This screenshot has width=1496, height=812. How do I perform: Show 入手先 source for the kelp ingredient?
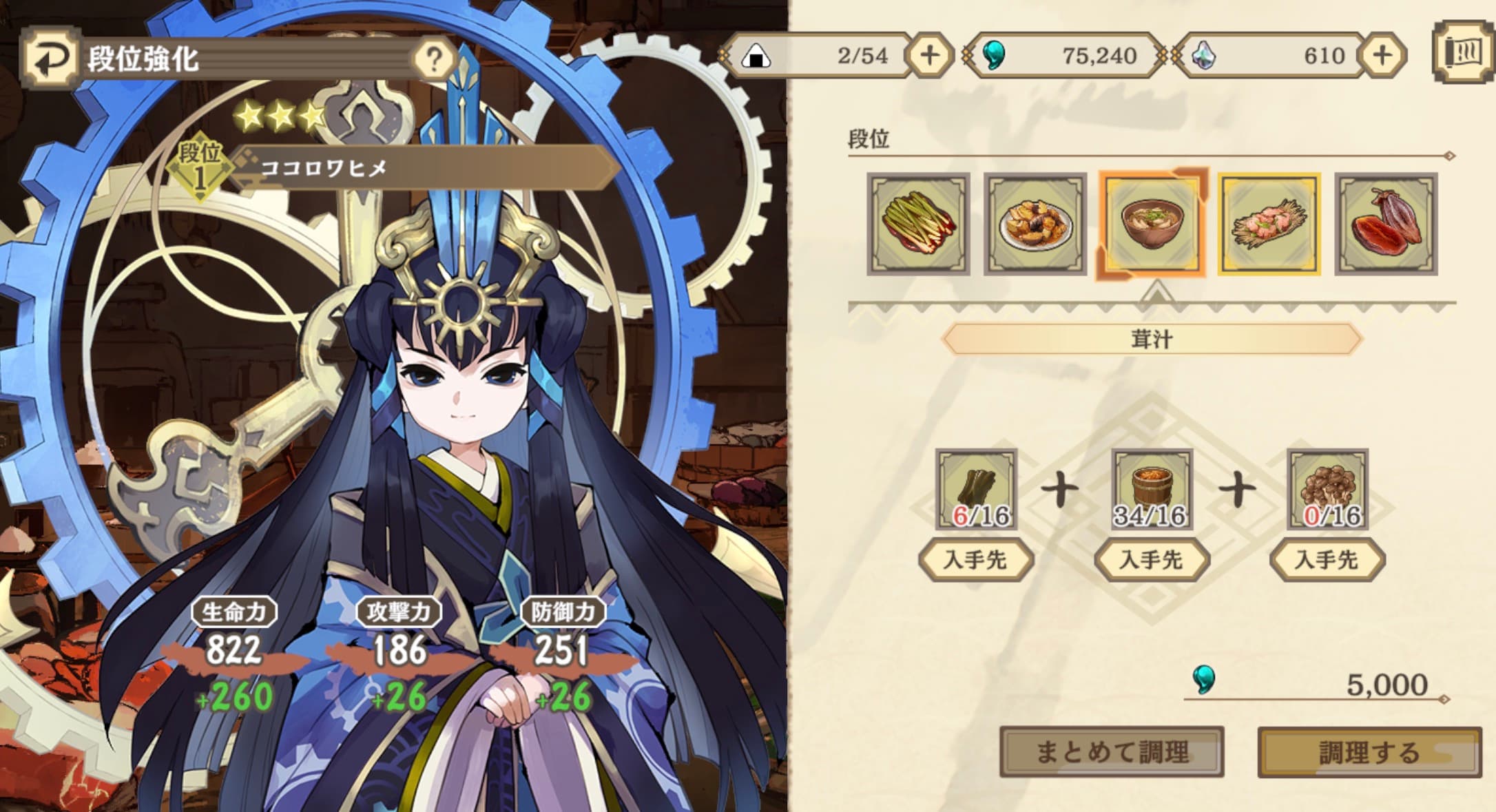click(x=976, y=559)
